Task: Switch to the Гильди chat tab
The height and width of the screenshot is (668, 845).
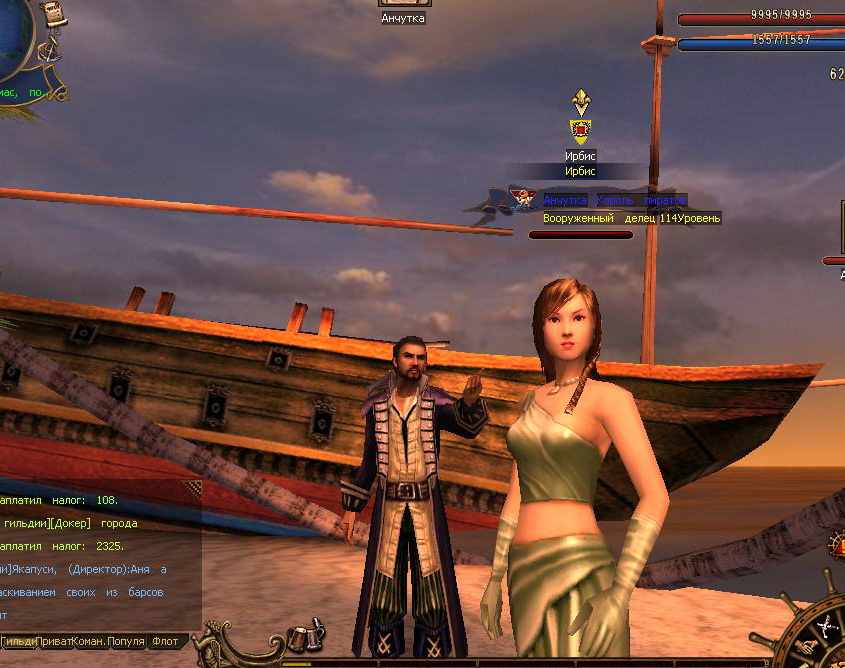Action: point(19,641)
